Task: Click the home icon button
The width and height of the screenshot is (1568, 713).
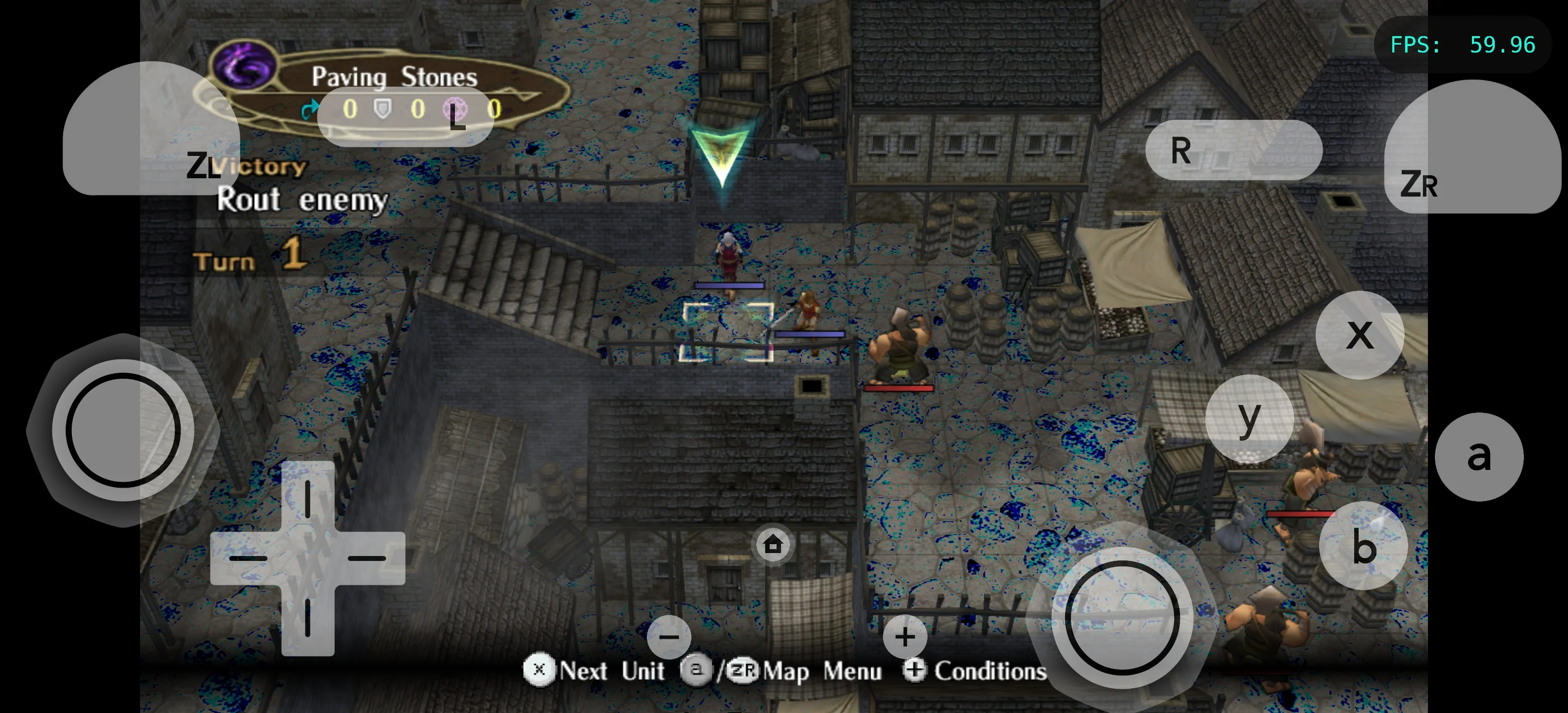Action: click(x=773, y=544)
